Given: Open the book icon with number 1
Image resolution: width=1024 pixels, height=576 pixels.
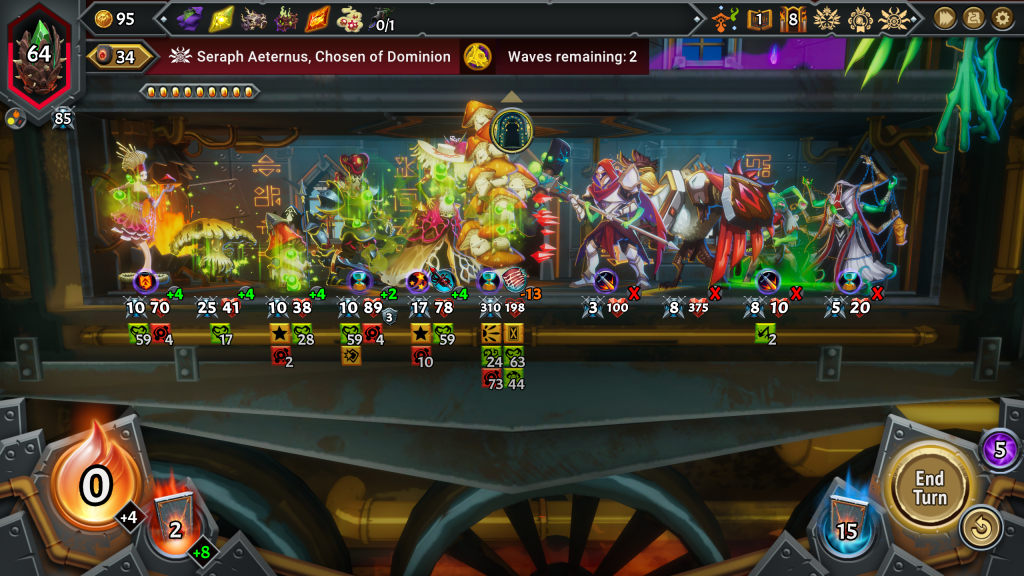Looking at the screenshot, I should [760, 18].
